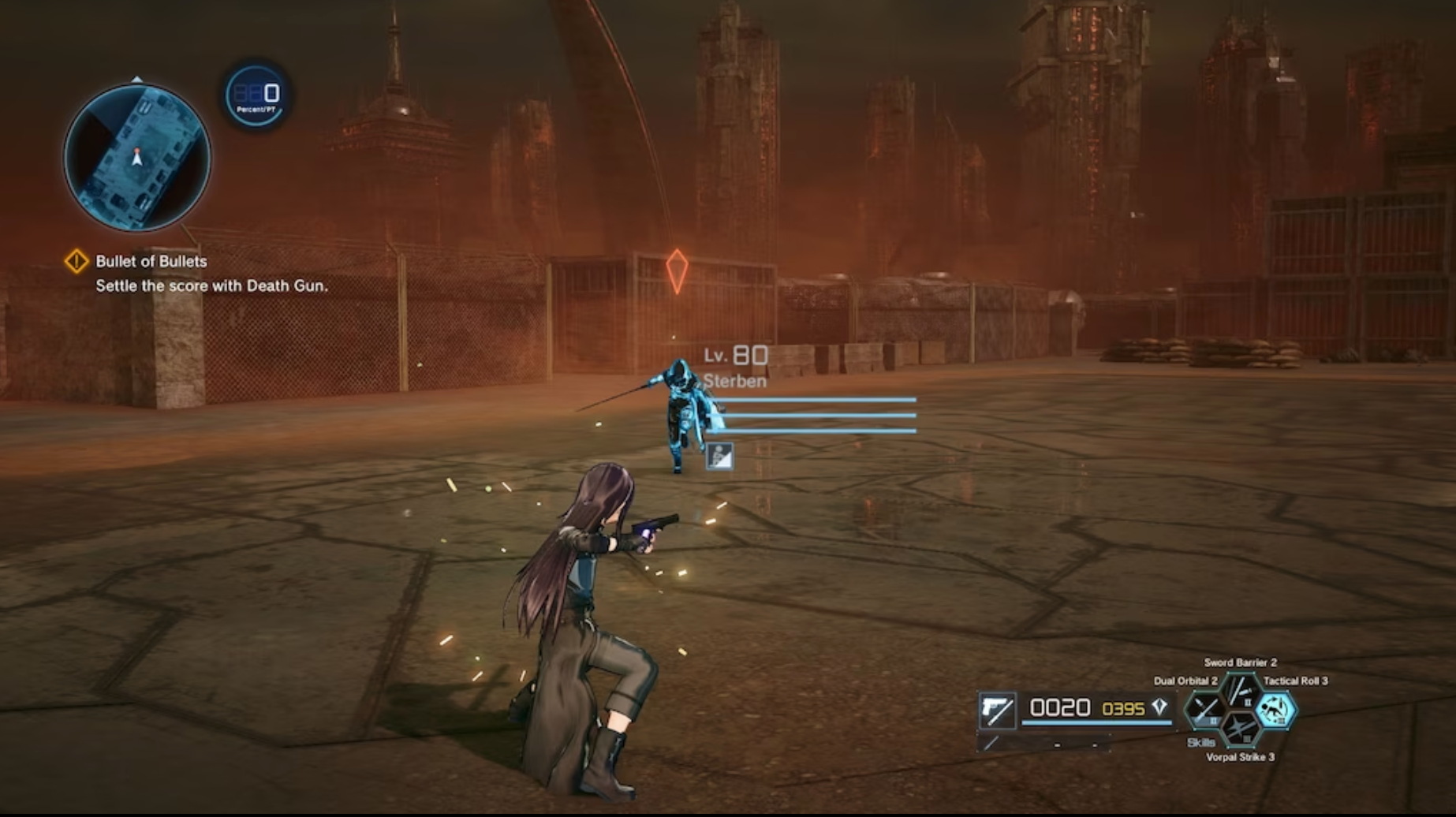Image resolution: width=1456 pixels, height=817 pixels.
Task: Click the status icon below Sterben's health bars
Action: 720,457
